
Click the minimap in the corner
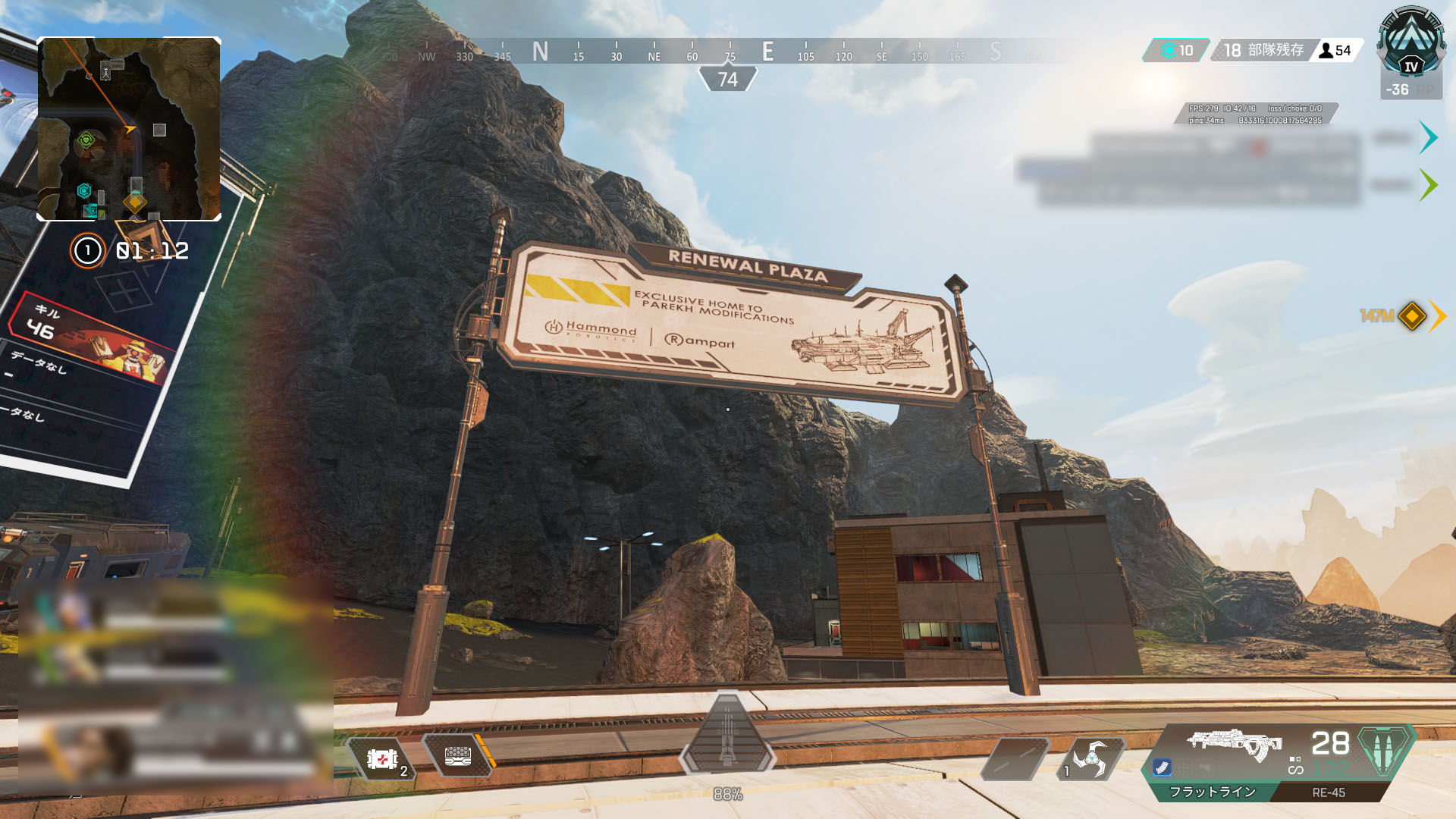point(129,129)
